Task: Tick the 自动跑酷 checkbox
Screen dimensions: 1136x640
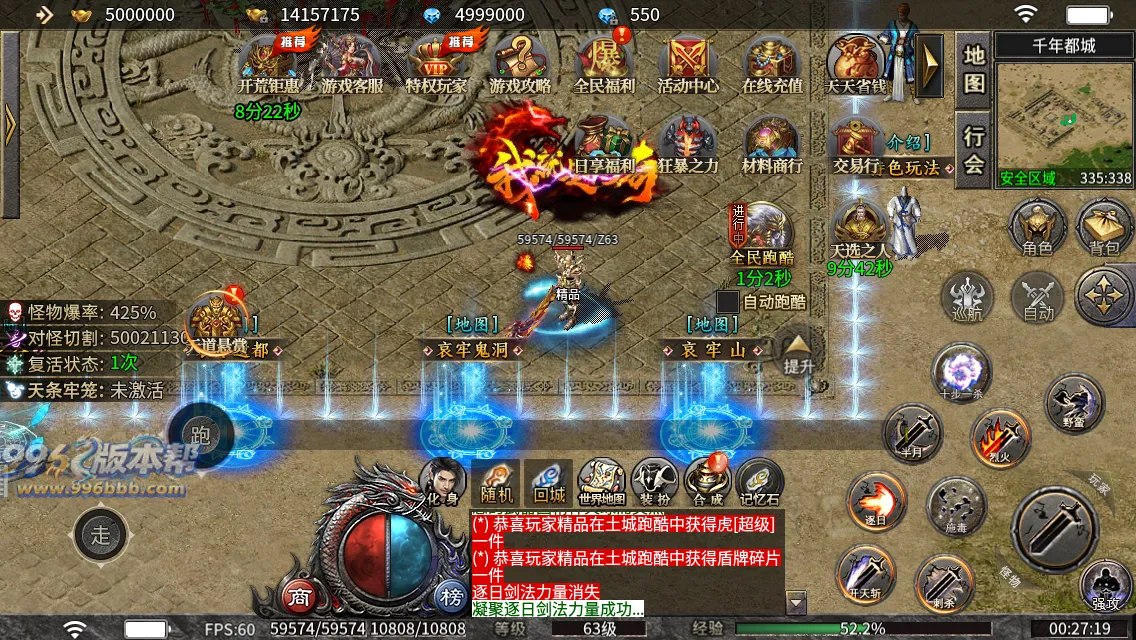Action: [x=728, y=301]
